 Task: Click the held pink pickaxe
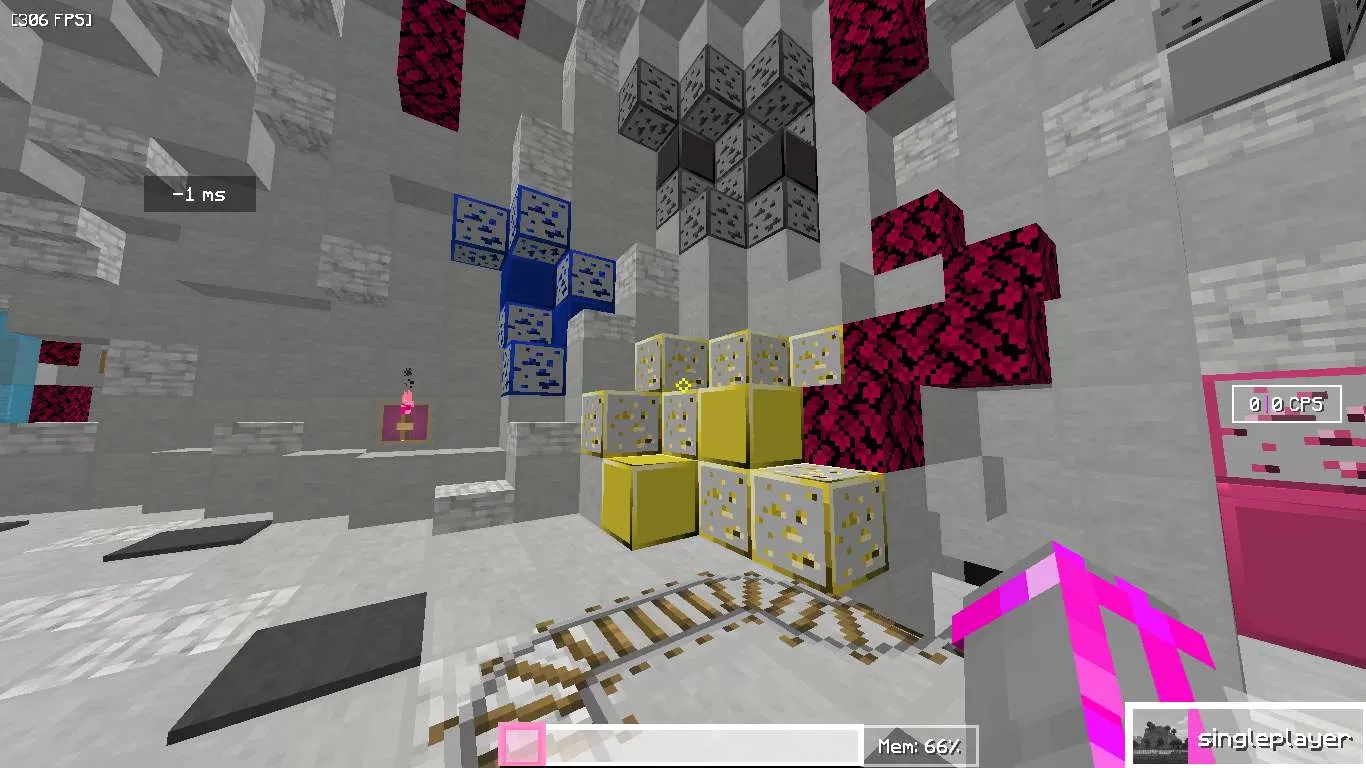(x=1090, y=630)
